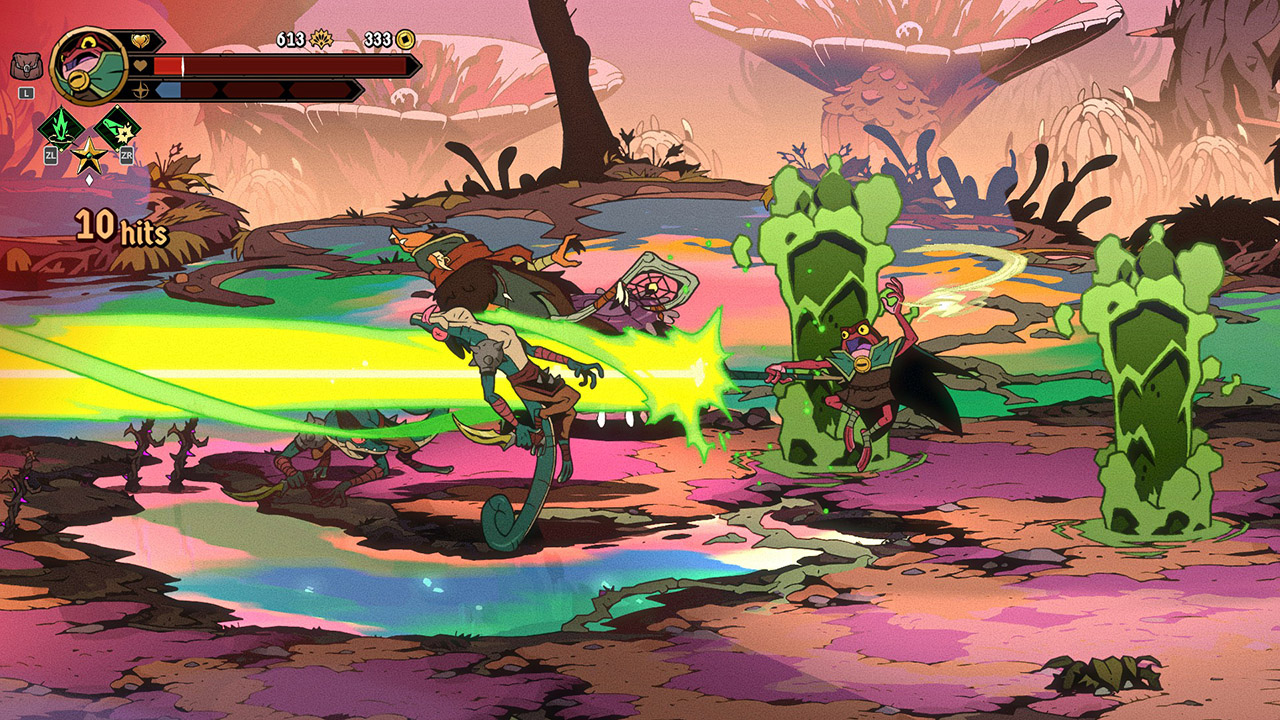
Task: Click the 333 coin counter text
Action: [x=378, y=39]
